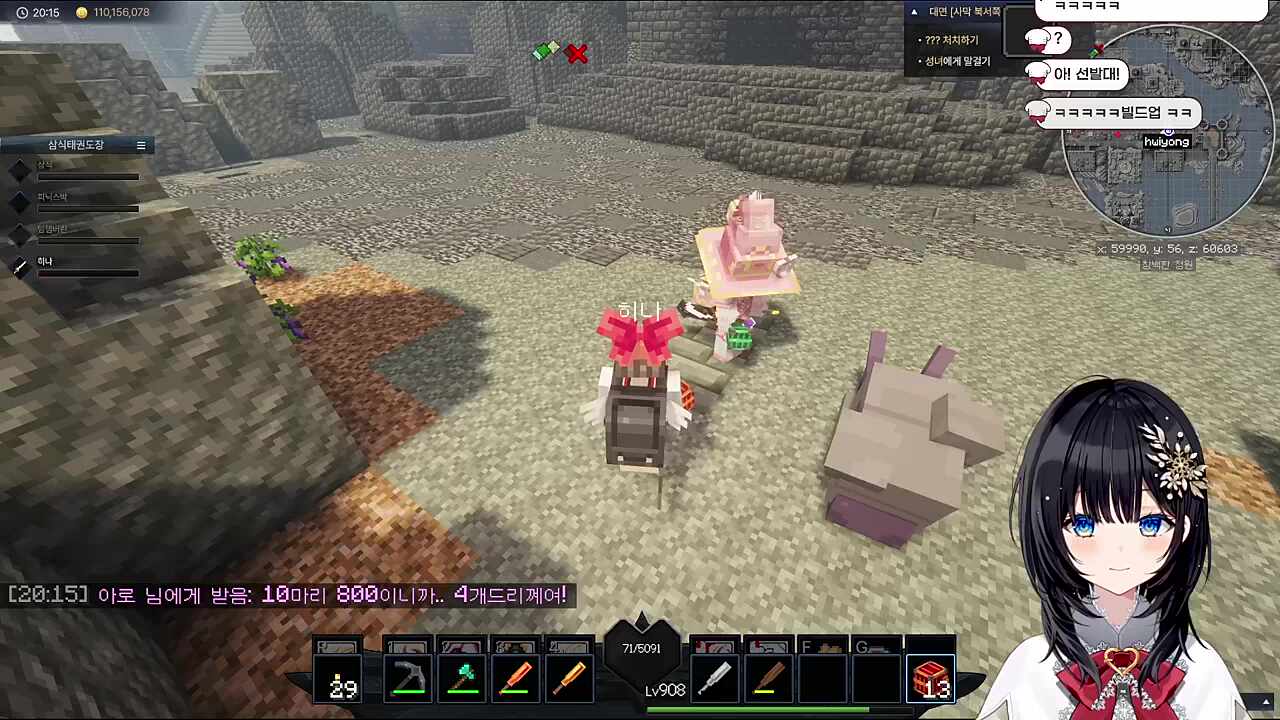
Task: Select the silver sword hotbar slot
Action: tap(714, 678)
